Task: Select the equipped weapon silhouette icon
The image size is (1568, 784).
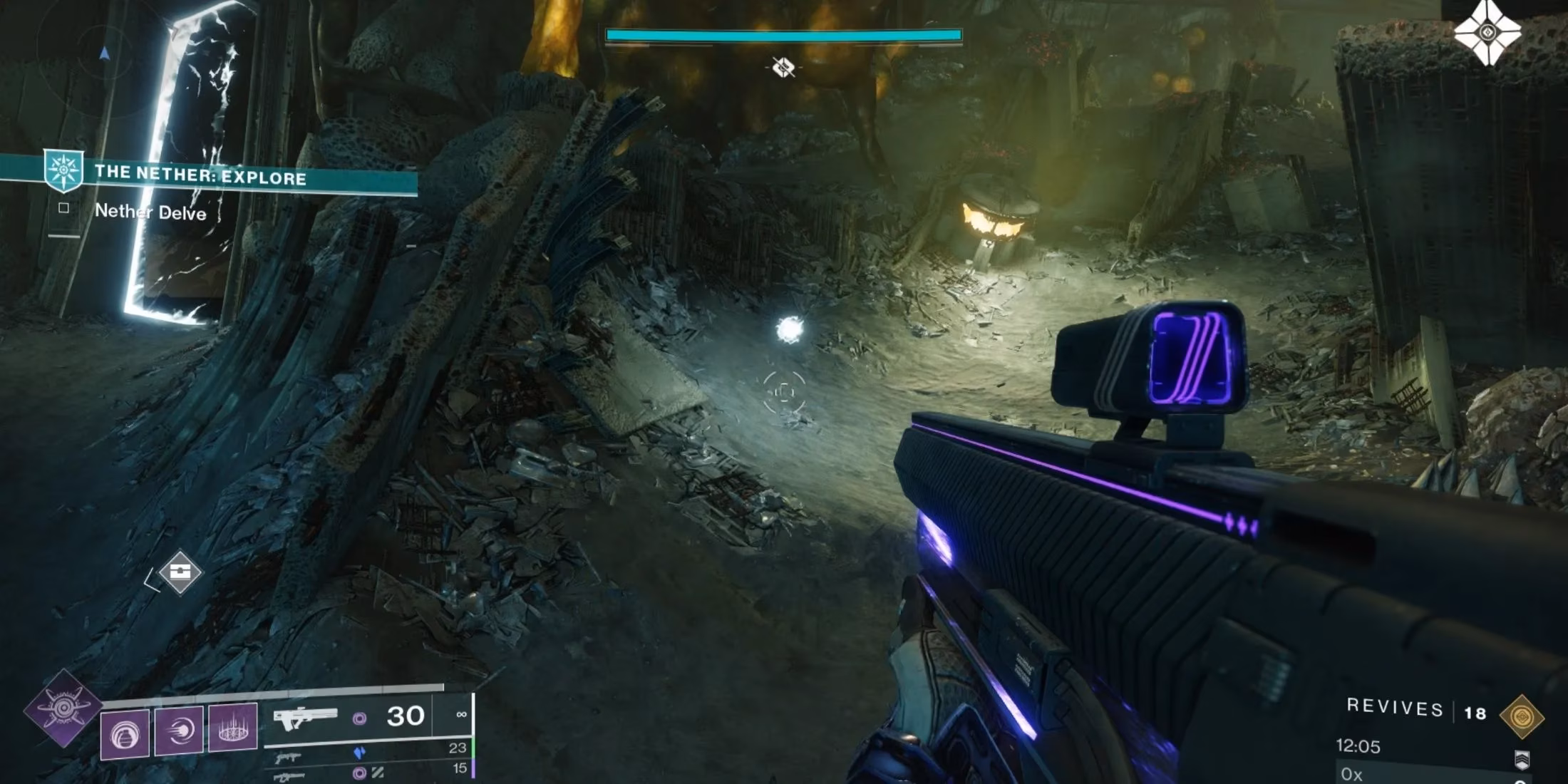Action: (x=305, y=718)
